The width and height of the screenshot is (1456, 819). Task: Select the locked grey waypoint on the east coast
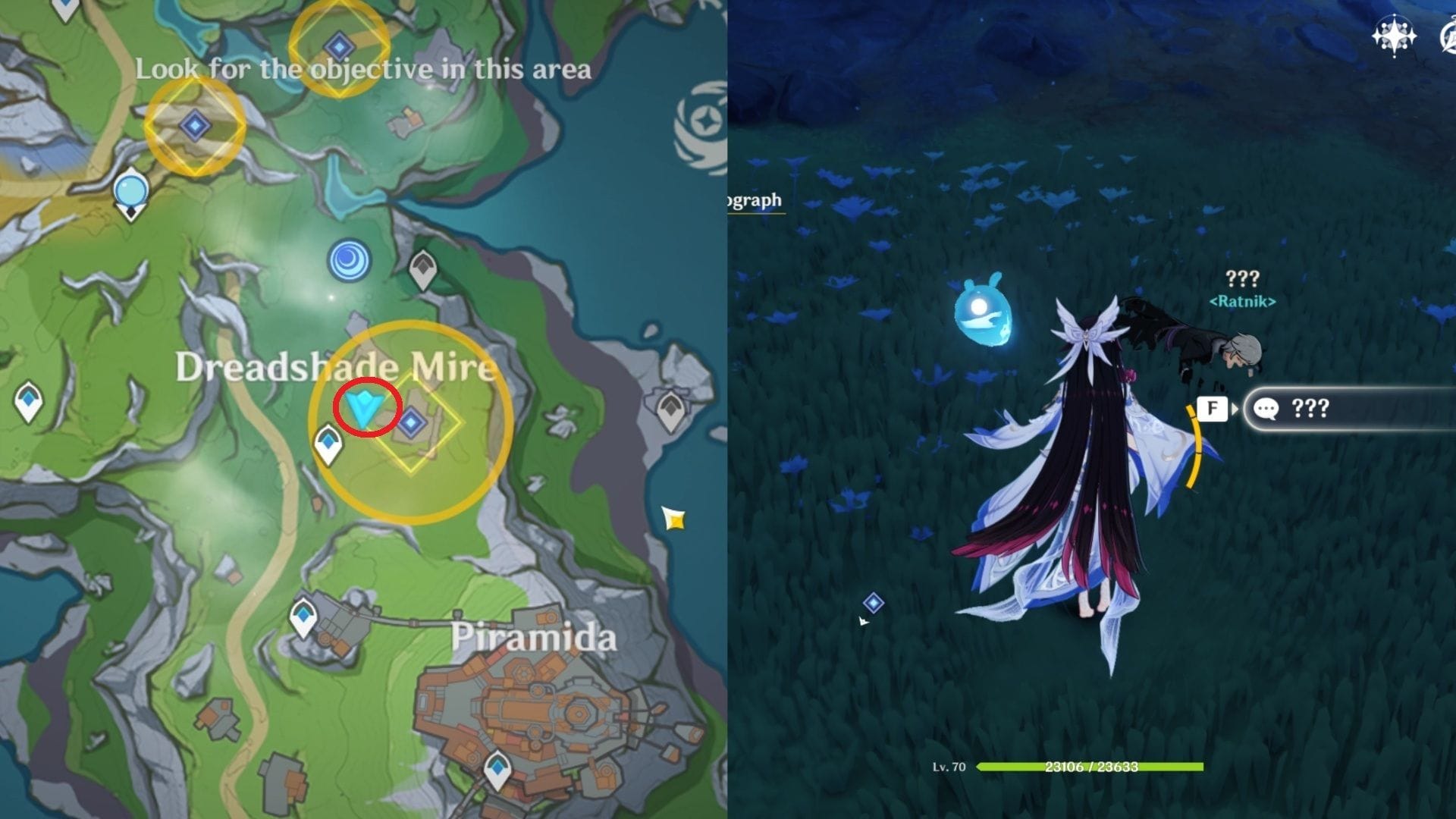tap(670, 410)
